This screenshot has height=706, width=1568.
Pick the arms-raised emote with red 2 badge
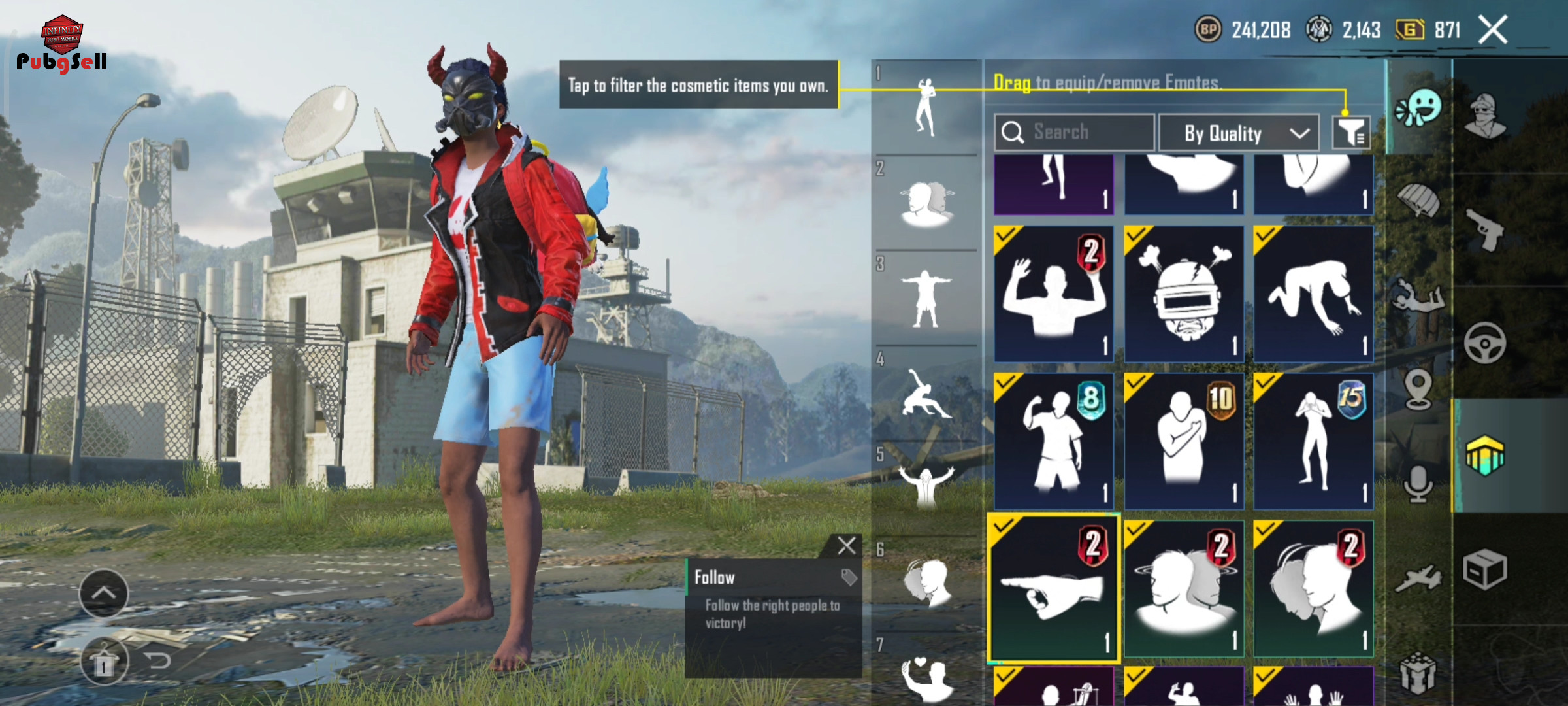[1053, 294]
